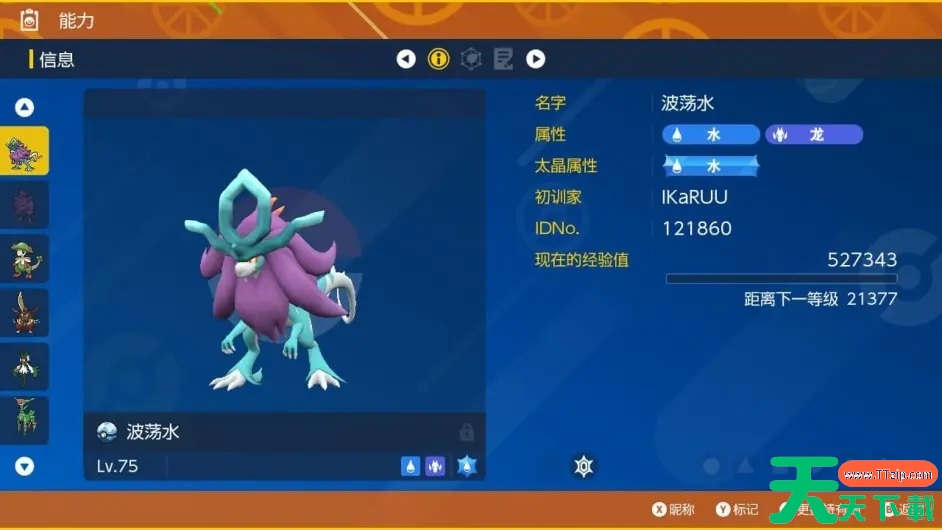Select the highlighted Walking Wake party slot

click(x=24, y=152)
